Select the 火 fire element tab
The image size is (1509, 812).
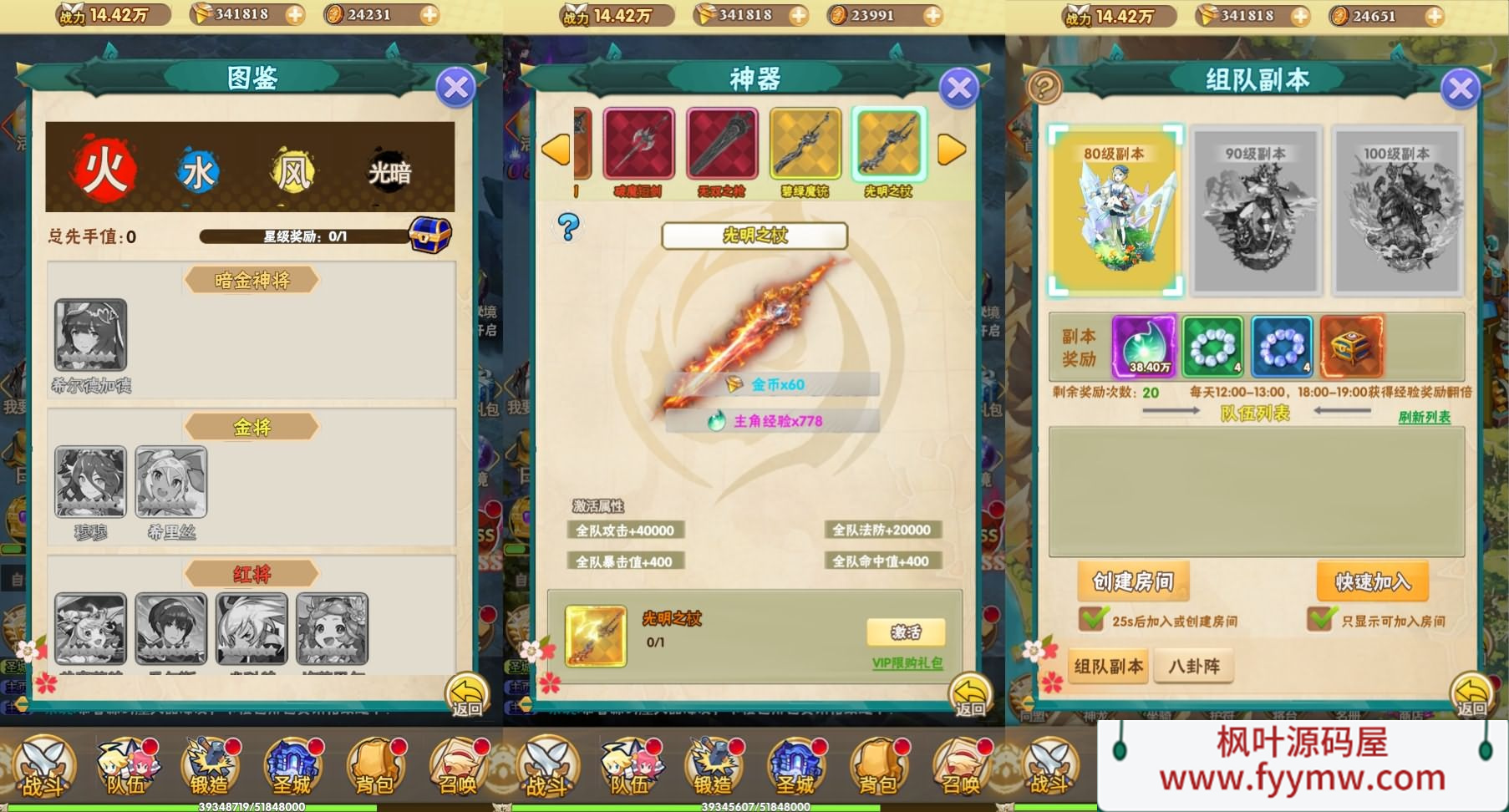point(104,171)
